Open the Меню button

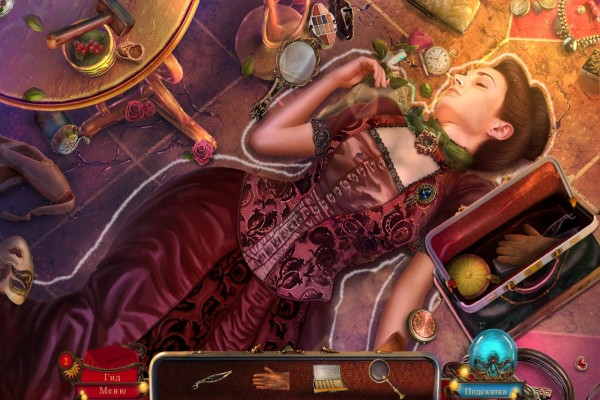pos(112,391)
